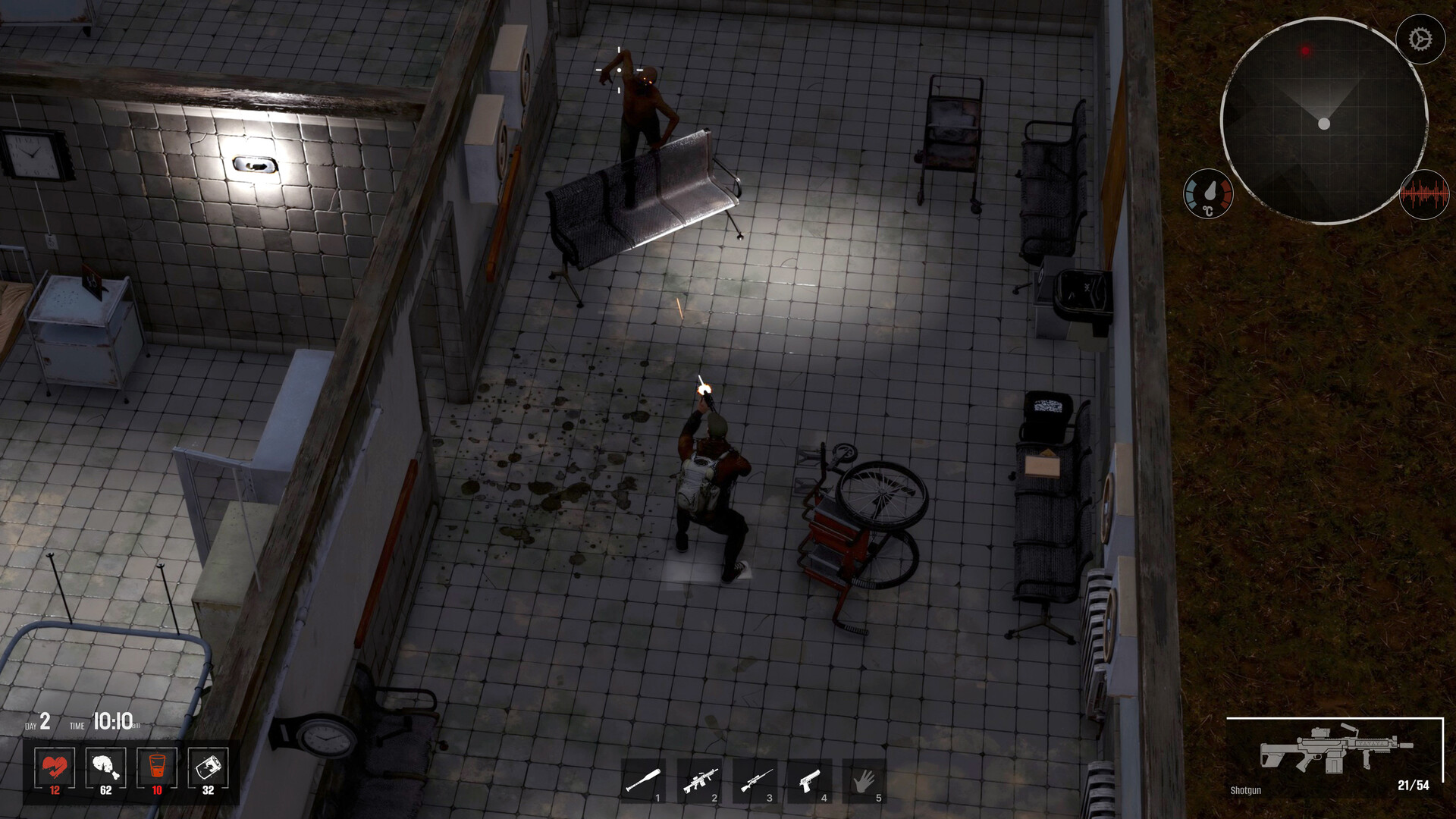This screenshot has width=1456, height=819.
Task: Click the can energy icon showing 32
Action: click(x=208, y=768)
